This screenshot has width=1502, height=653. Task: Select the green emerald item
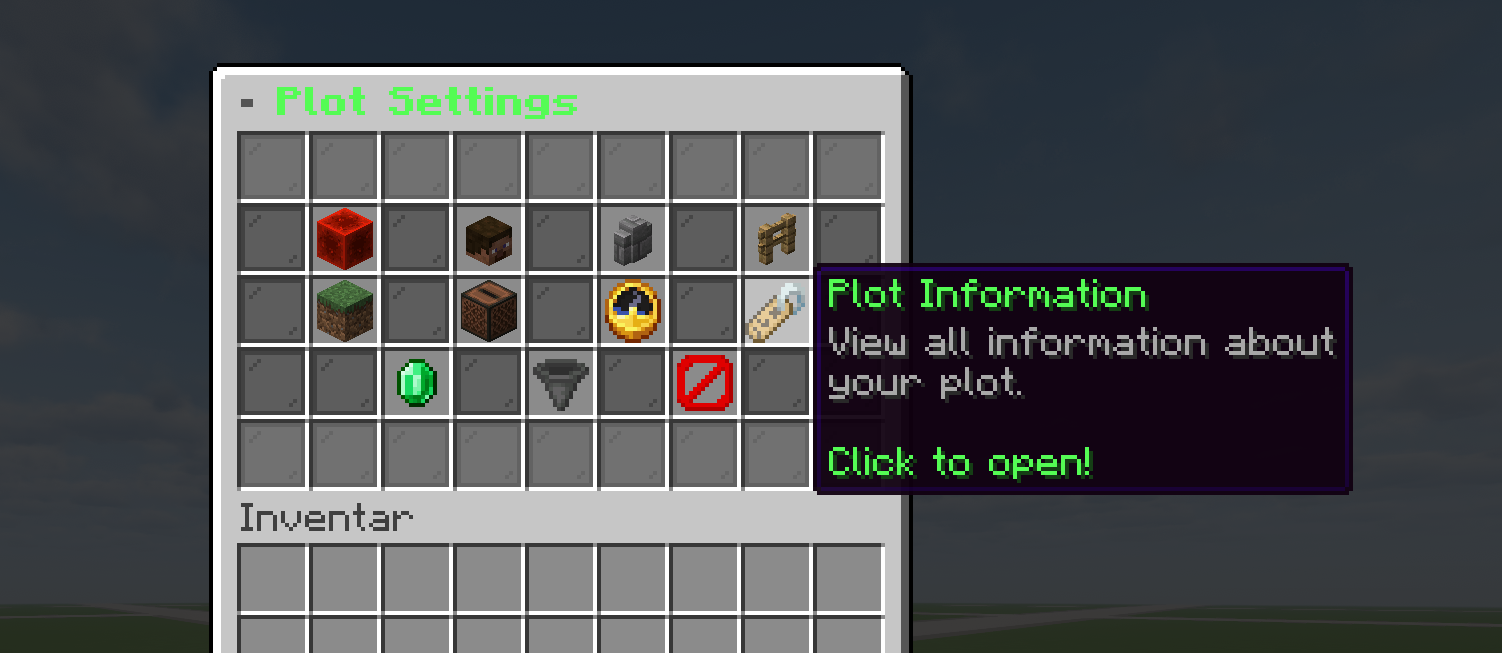[416, 382]
